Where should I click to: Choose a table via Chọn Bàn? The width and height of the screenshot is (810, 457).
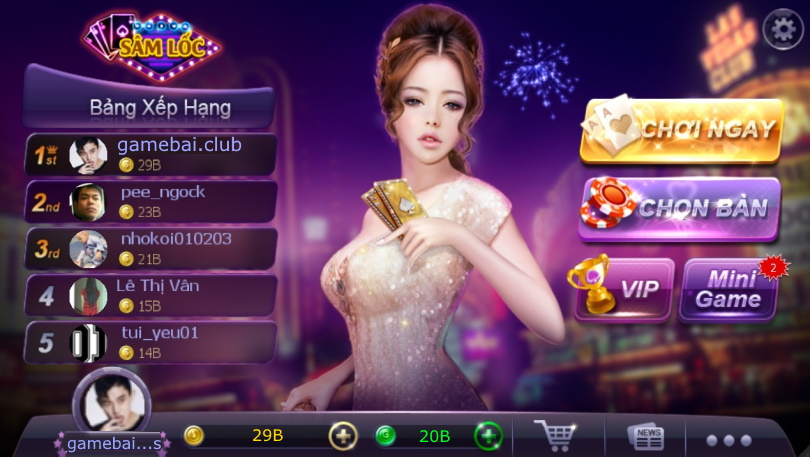click(680, 208)
